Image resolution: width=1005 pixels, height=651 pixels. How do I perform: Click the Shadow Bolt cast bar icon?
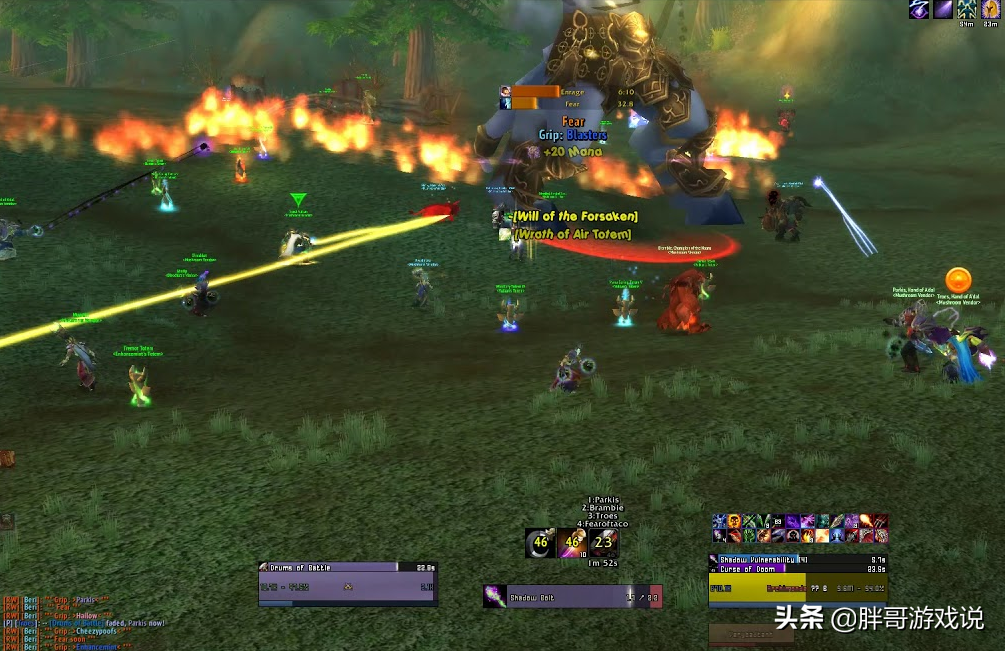[494, 596]
